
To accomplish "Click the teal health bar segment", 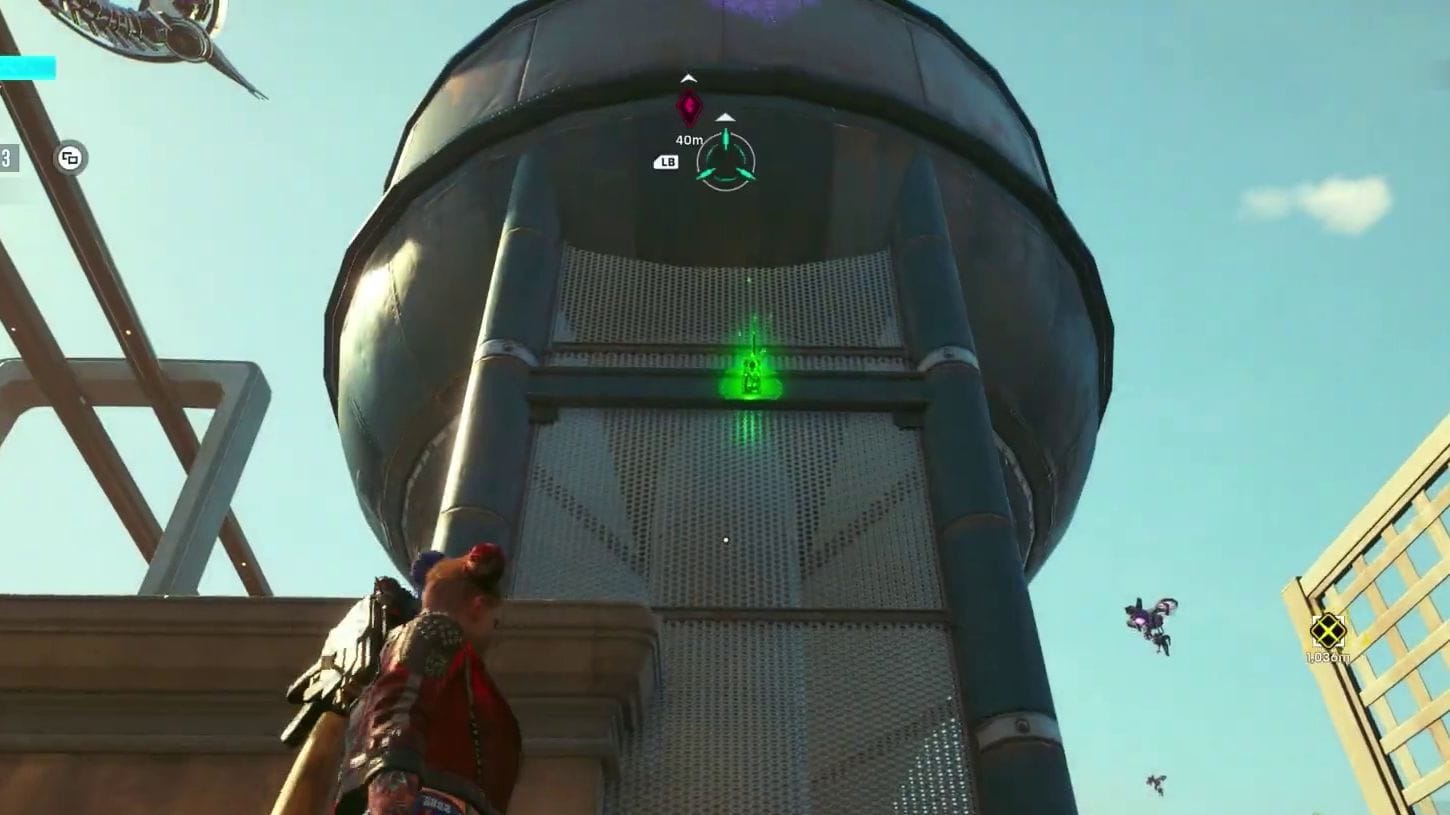I will tap(28, 68).
